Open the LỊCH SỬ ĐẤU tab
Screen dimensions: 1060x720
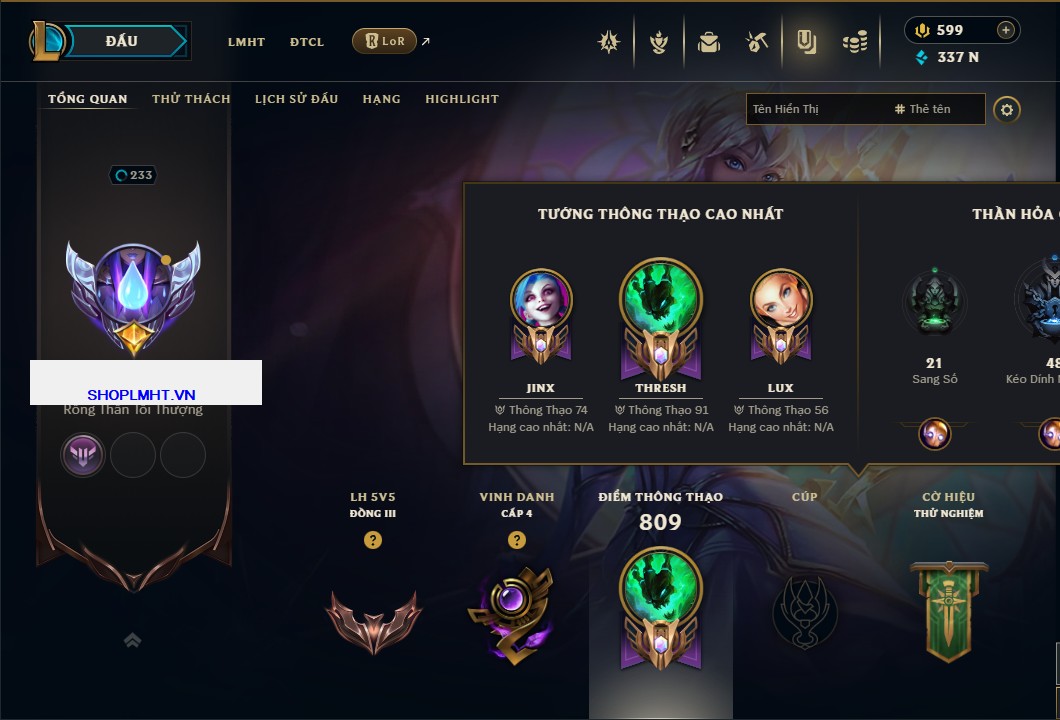click(x=296, y=99)
